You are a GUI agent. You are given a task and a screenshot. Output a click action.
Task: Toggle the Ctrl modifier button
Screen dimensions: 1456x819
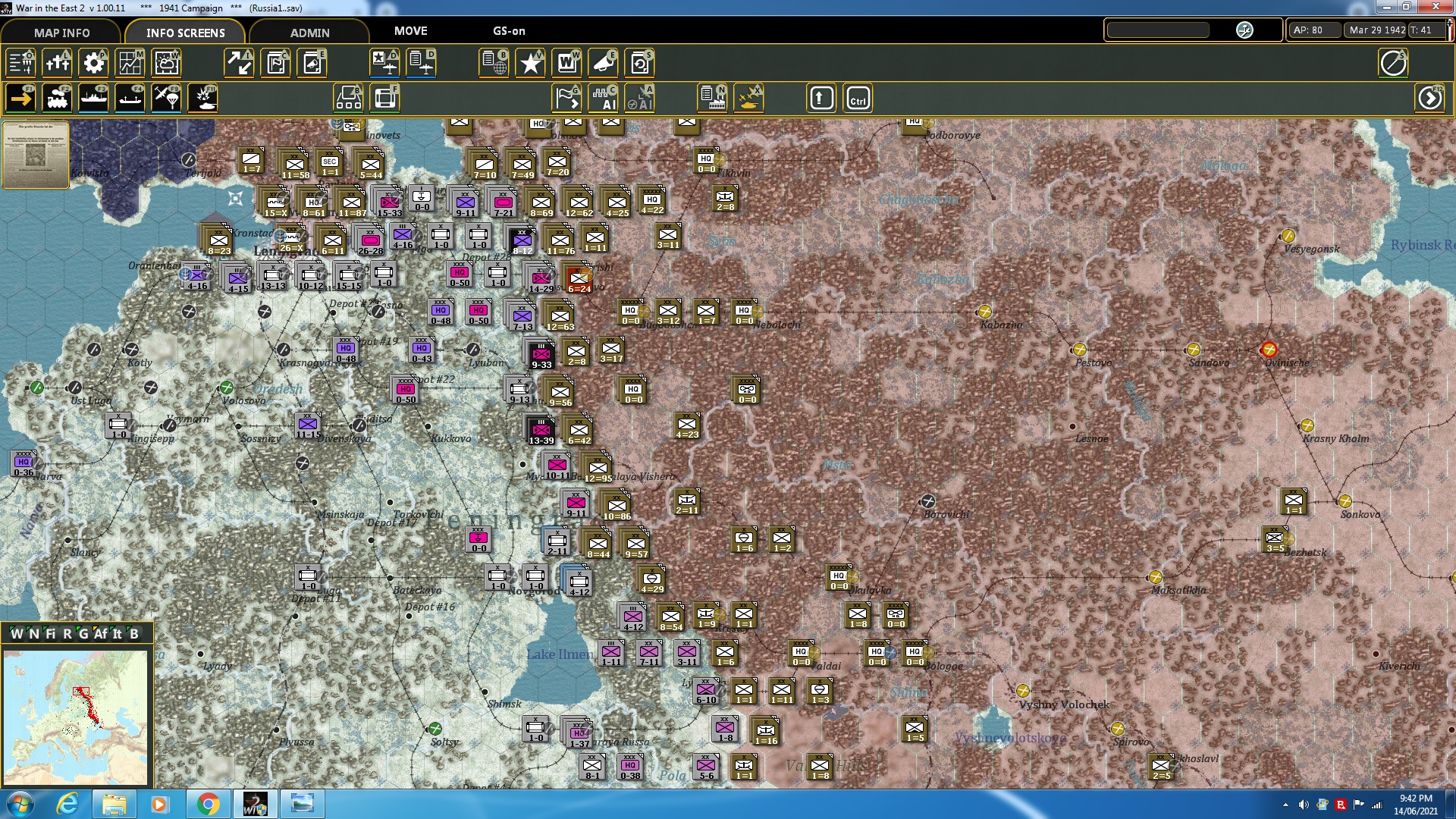point(858,98)
